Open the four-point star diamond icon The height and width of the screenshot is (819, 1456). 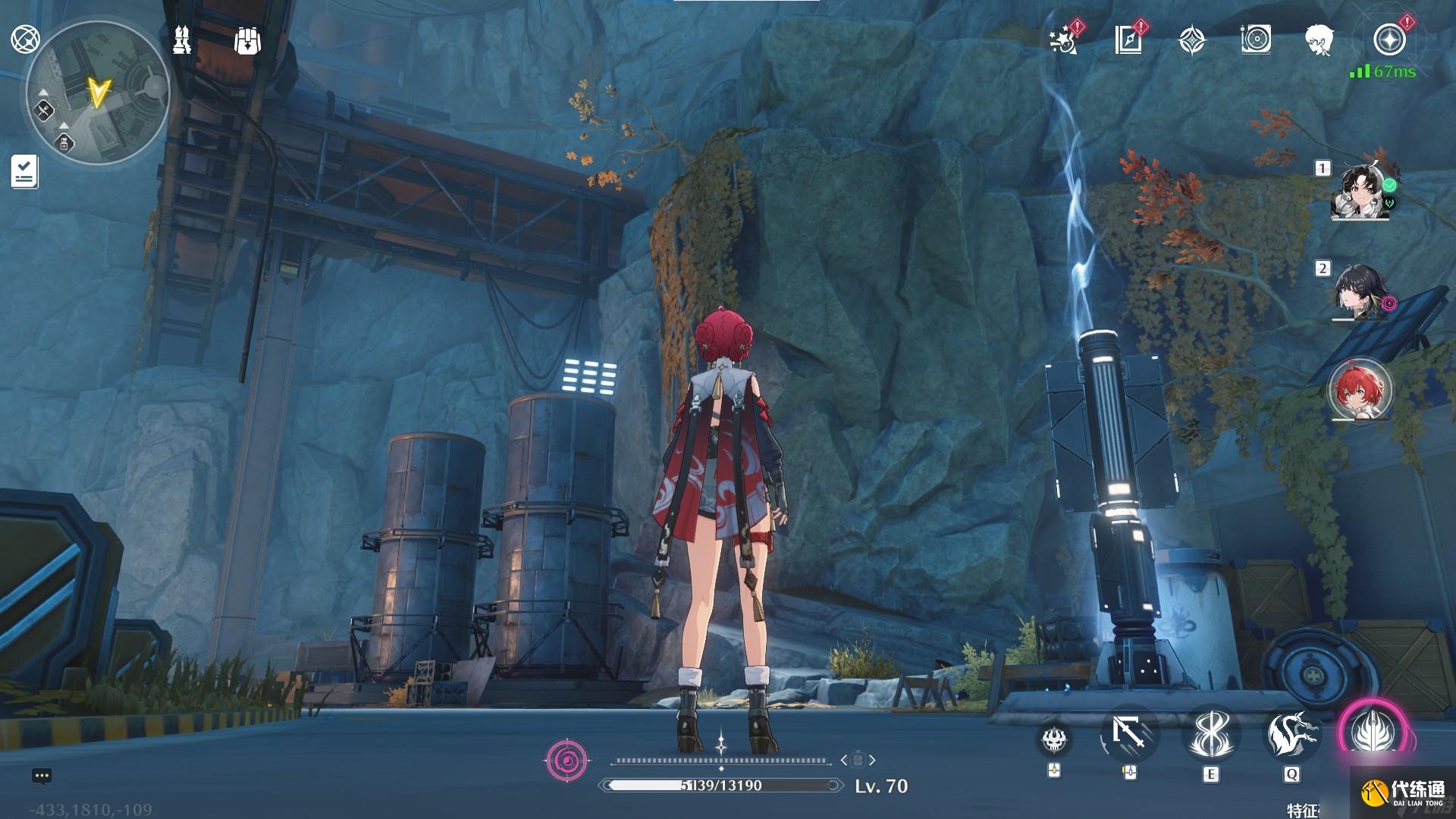(1192, 40)
